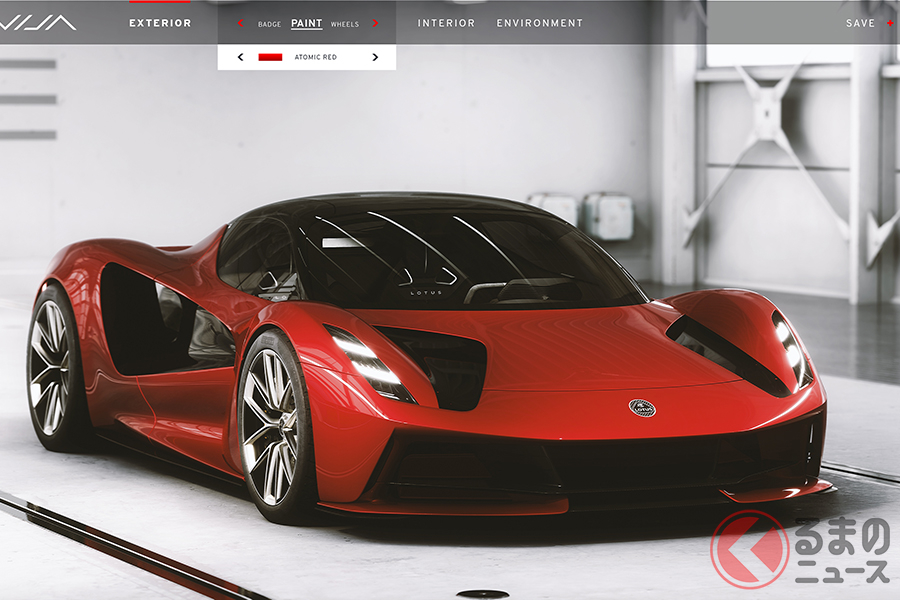Select the Badge sub-option

tap(269, 24)
